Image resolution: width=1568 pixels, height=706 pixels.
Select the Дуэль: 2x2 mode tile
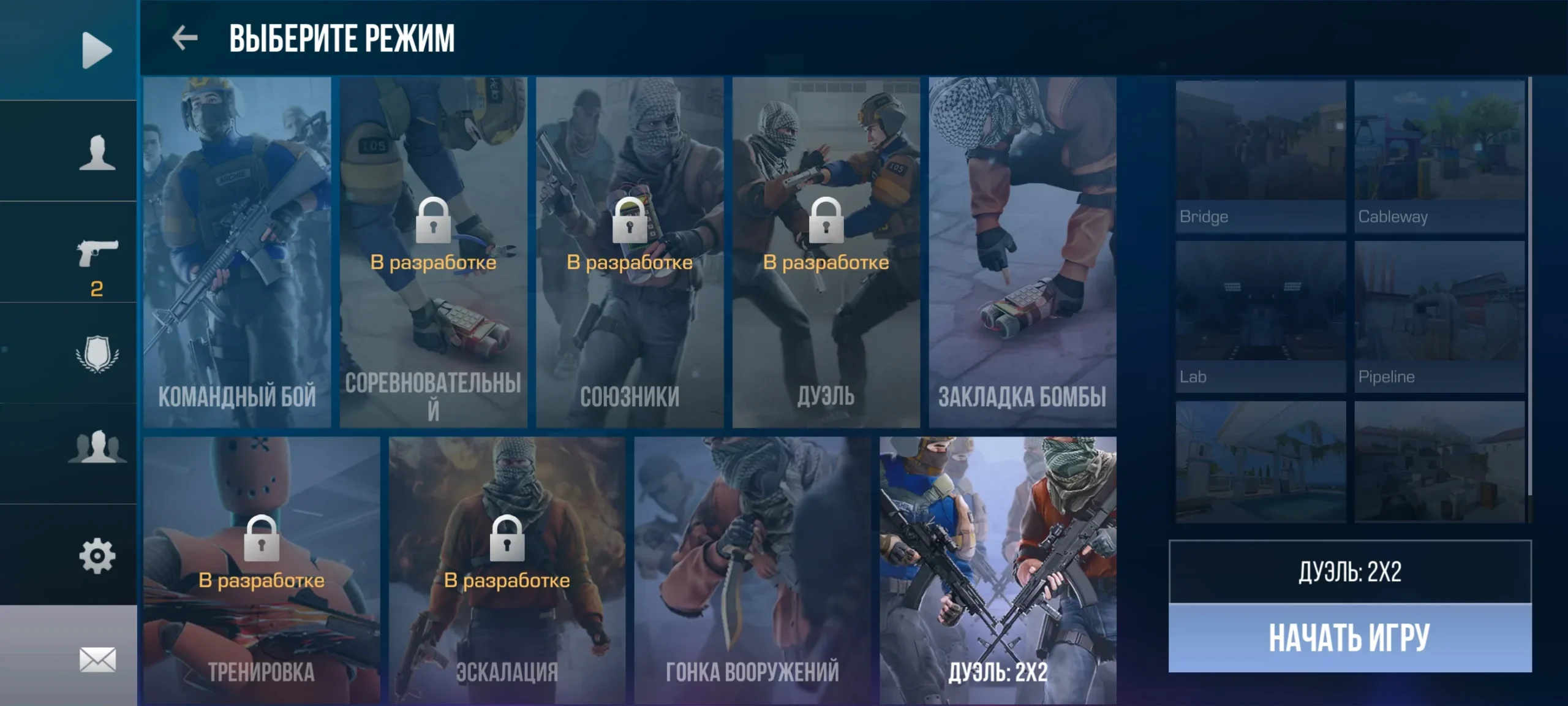[998, 570]
